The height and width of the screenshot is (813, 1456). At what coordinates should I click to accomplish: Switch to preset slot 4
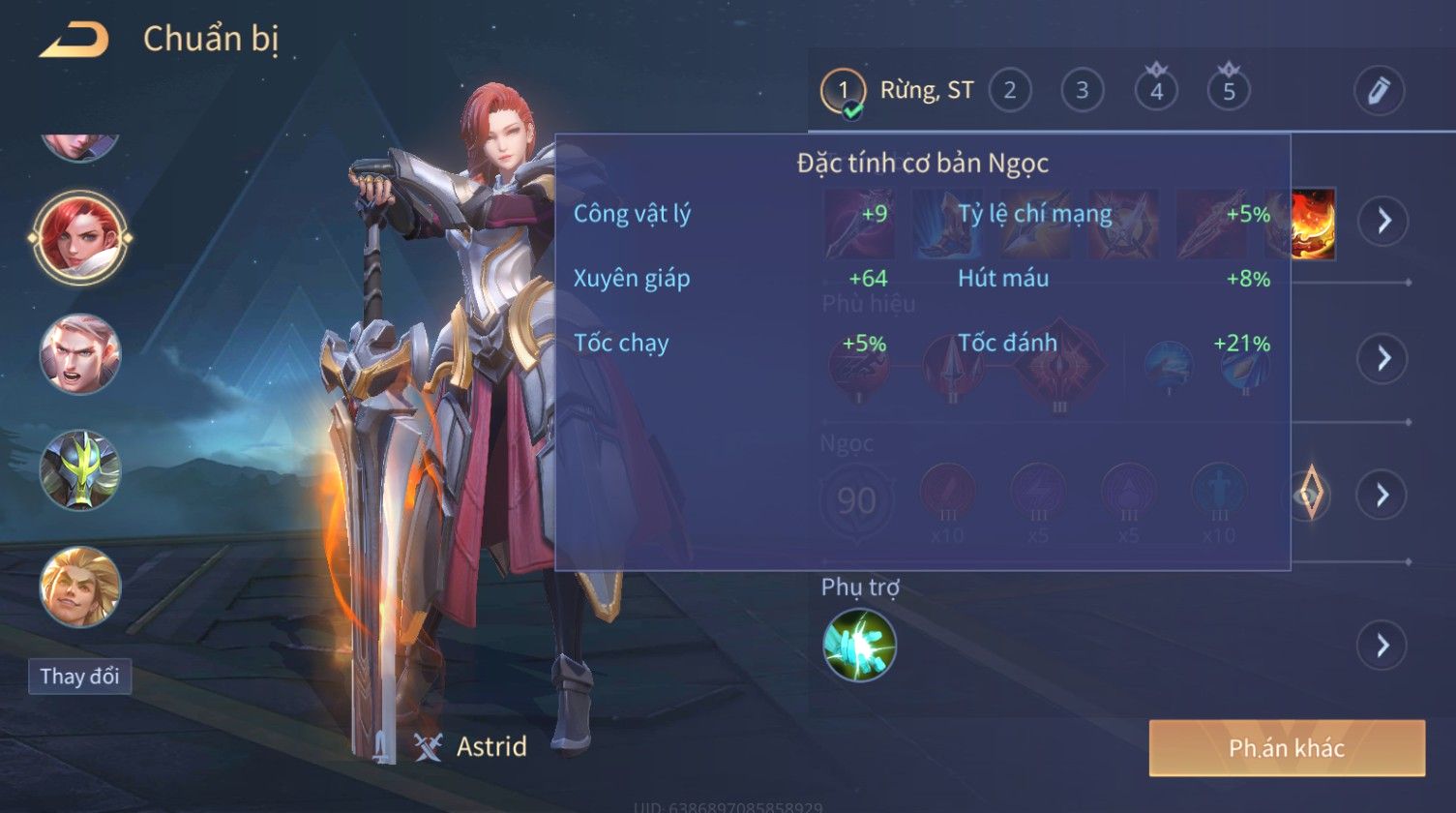tap(1156, 91)
